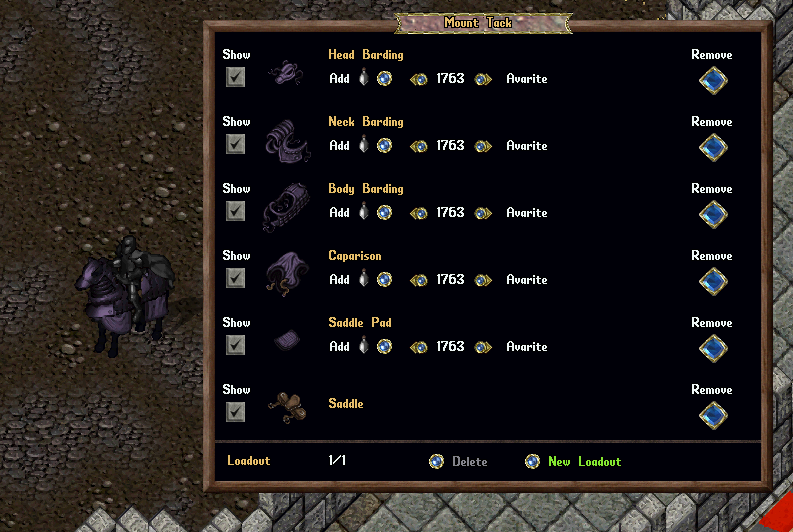Toggle the Show checkbox for Neck Barding
Image resolution: width=793 pixels, height=532 pixels.
(x=235, y=144)
